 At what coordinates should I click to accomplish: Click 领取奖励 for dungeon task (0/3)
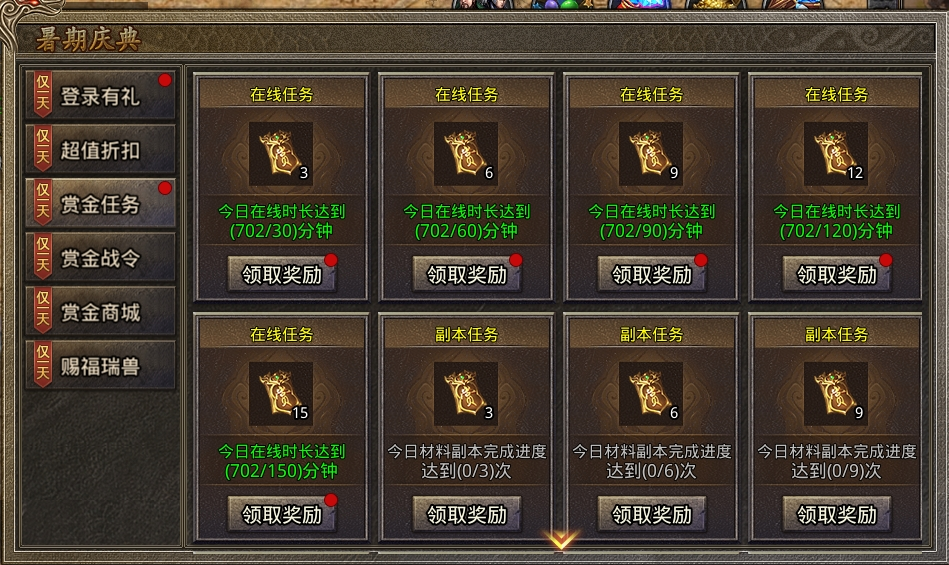click(x=467, y=514)
